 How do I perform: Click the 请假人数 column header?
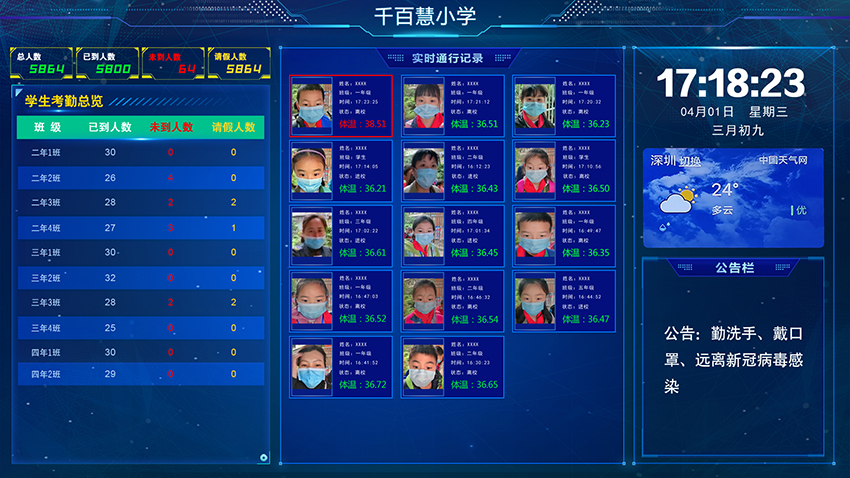(233, 128)
